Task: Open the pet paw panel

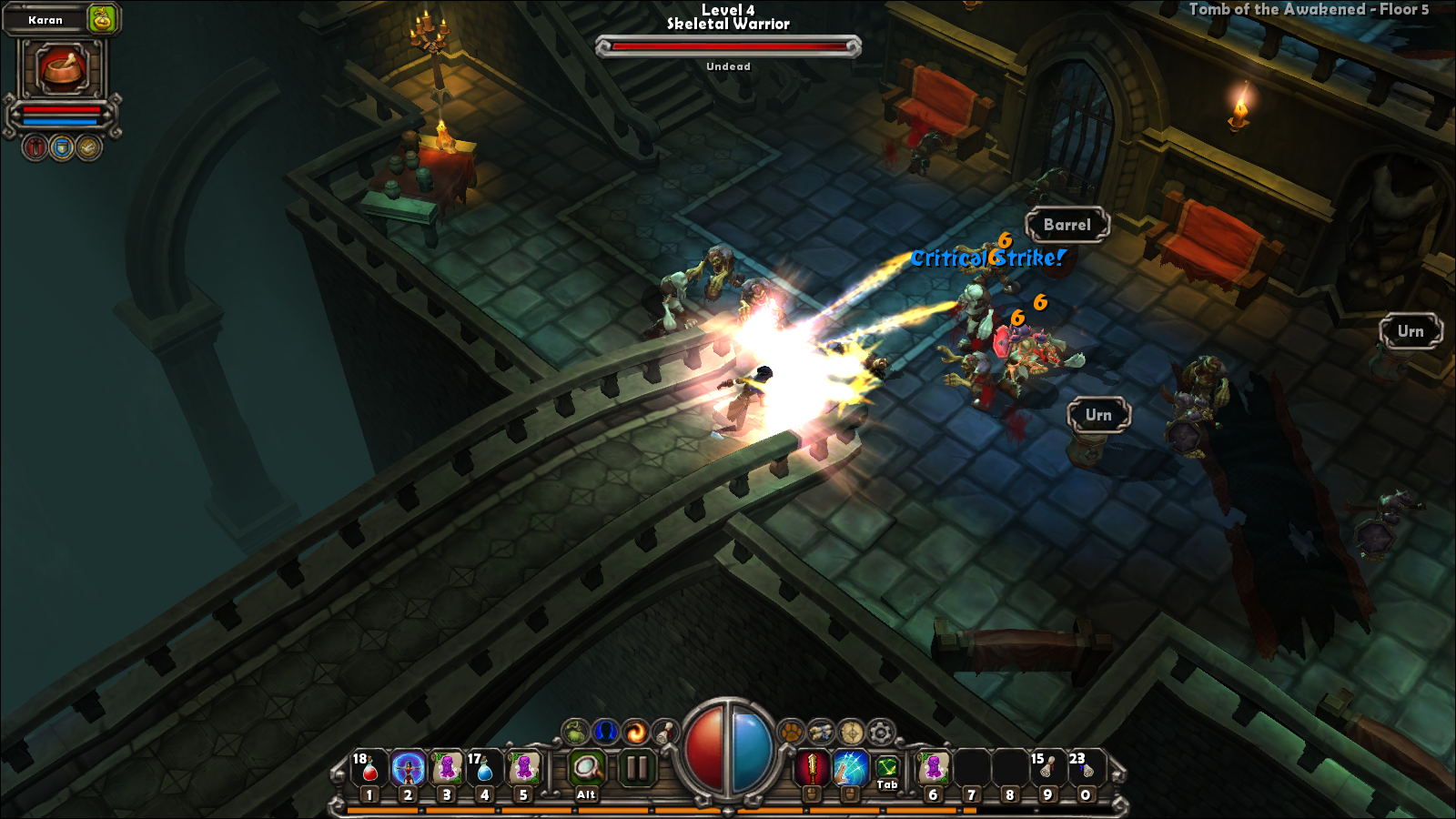Action: click(792, 732)
